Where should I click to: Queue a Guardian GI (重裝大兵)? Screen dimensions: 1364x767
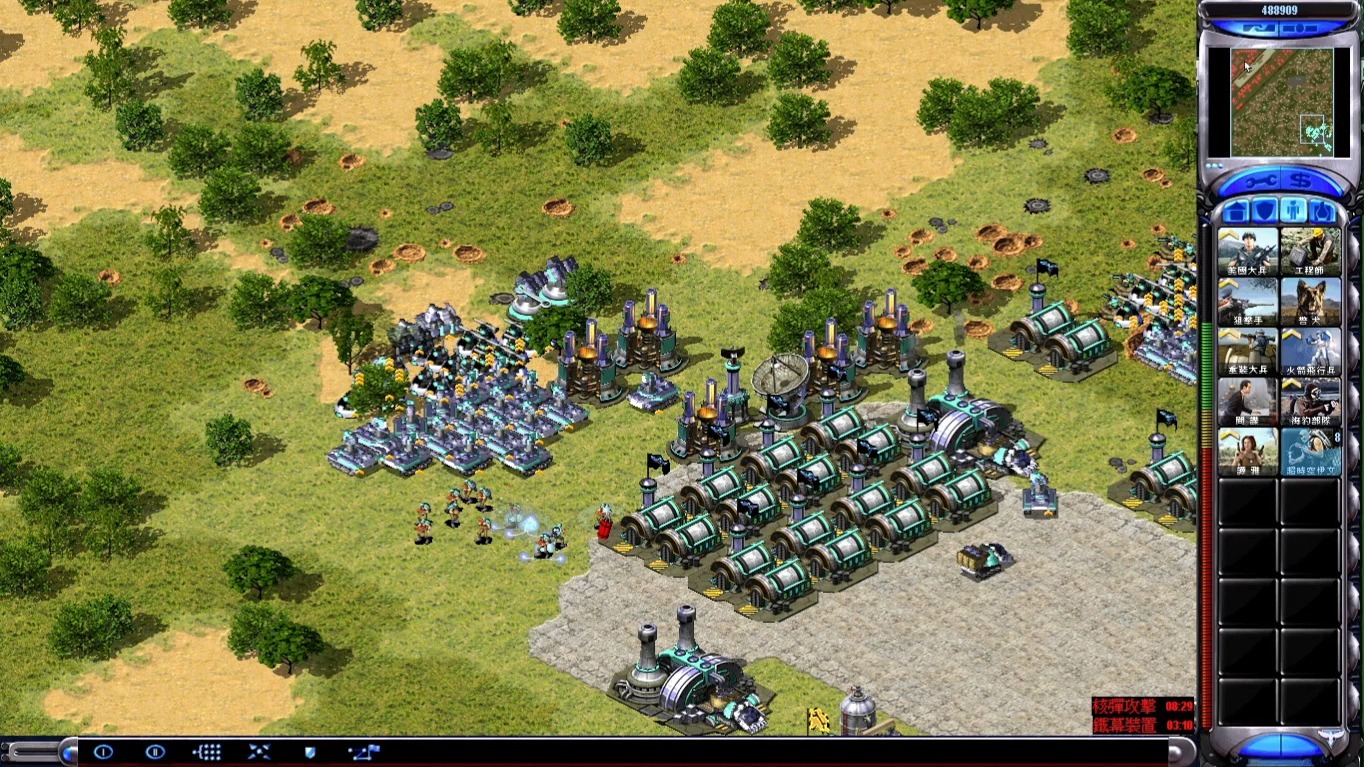1247,351
